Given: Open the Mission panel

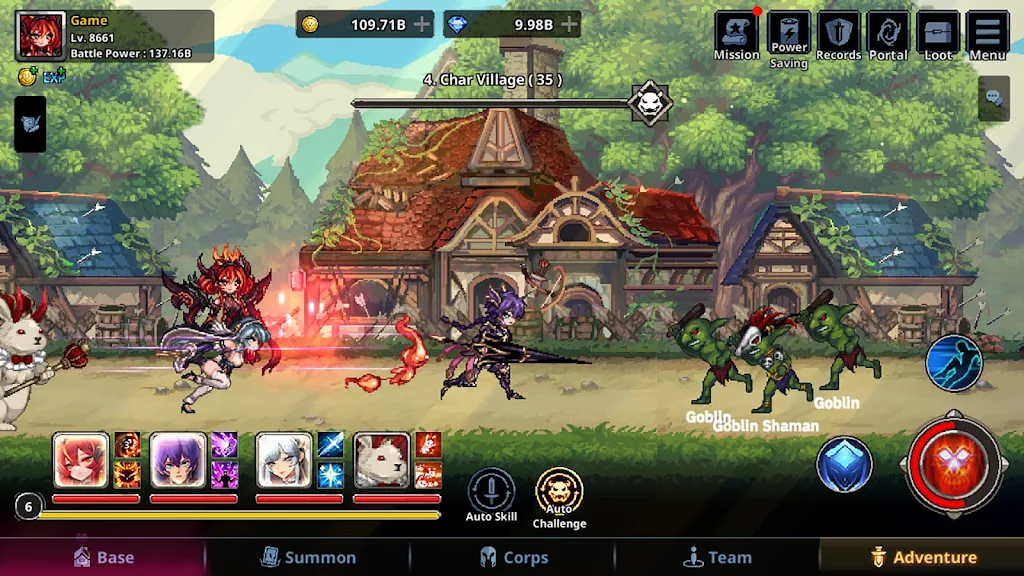Looking at the screenshot, I should tap(736, 36).
